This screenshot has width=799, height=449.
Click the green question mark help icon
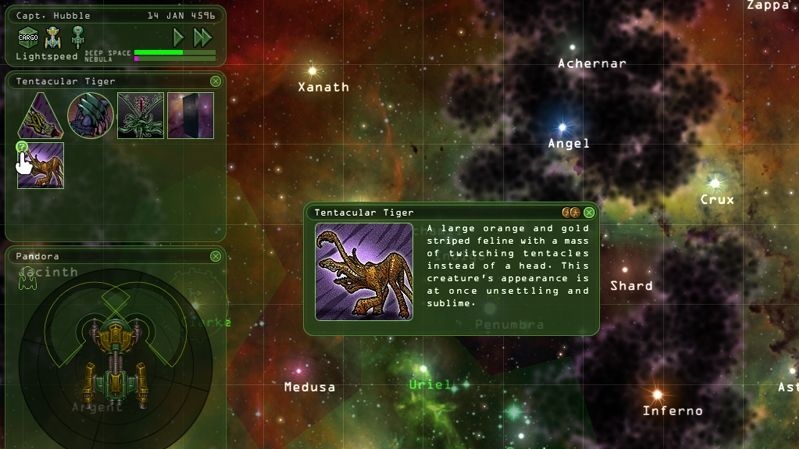point(22,147)
